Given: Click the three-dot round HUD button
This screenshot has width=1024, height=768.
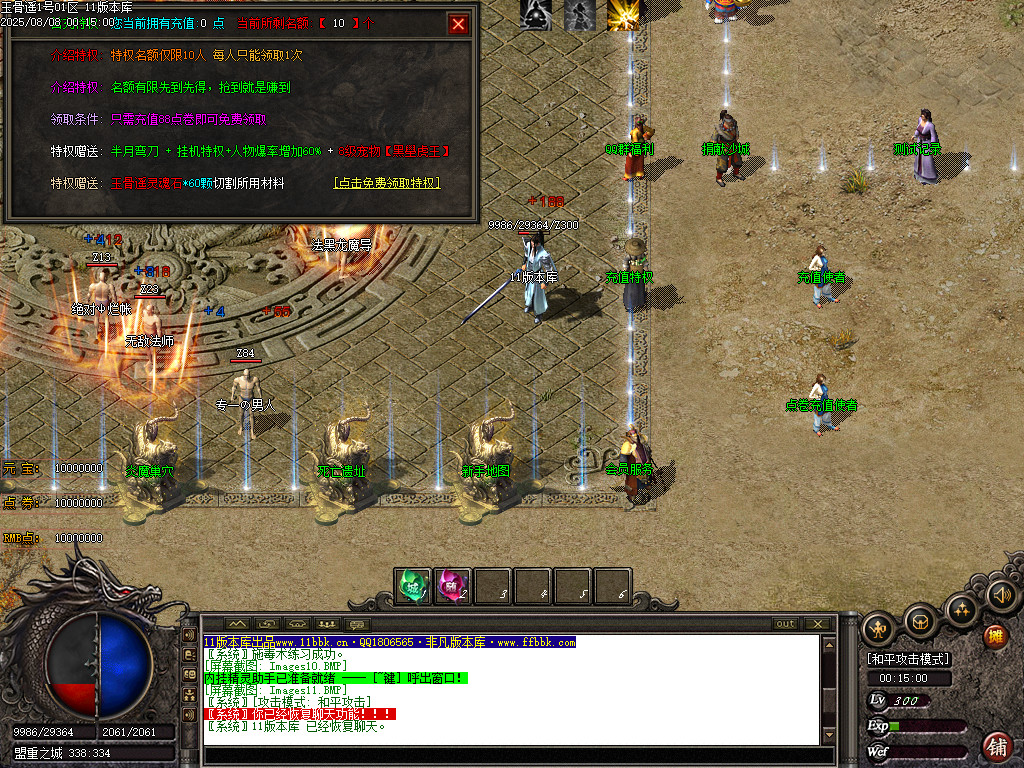Looking at the screenshot, I should point(960,609).
